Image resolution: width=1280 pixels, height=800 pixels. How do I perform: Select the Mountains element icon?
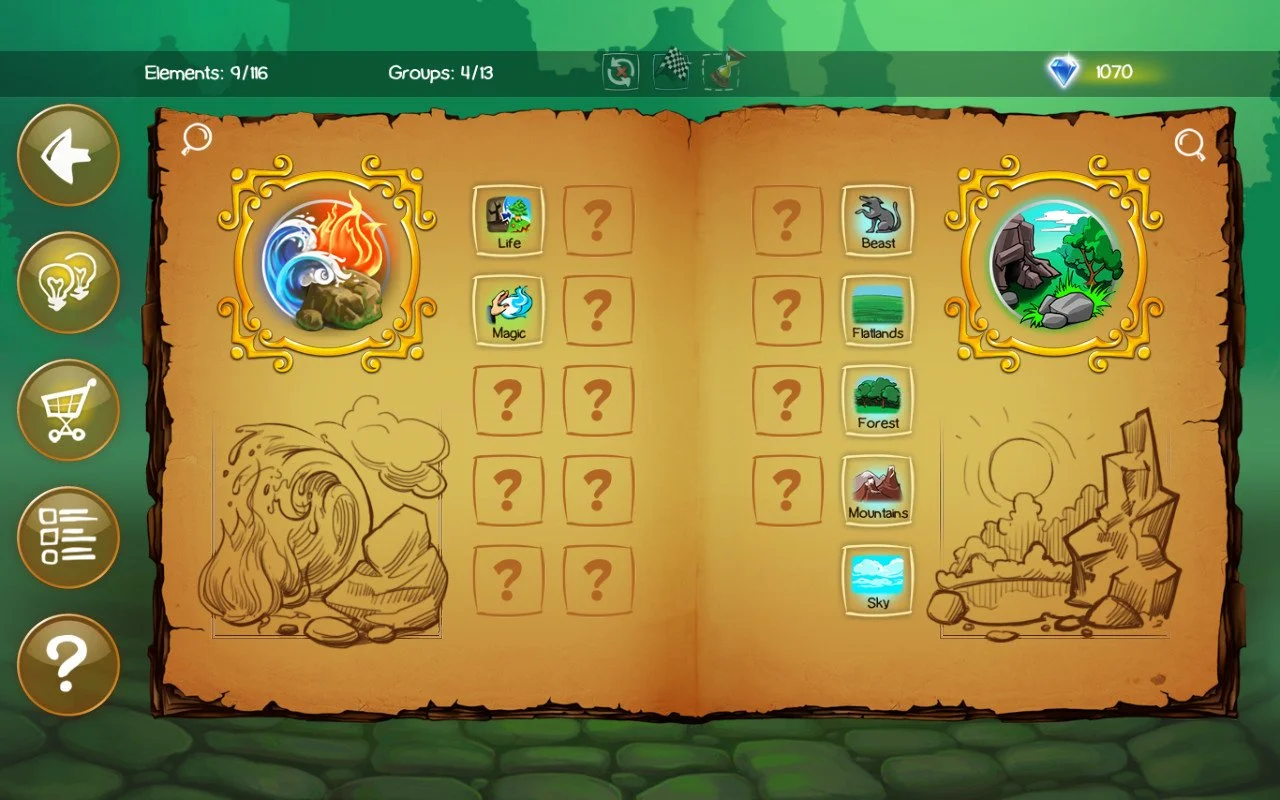[x=878, y=490]
